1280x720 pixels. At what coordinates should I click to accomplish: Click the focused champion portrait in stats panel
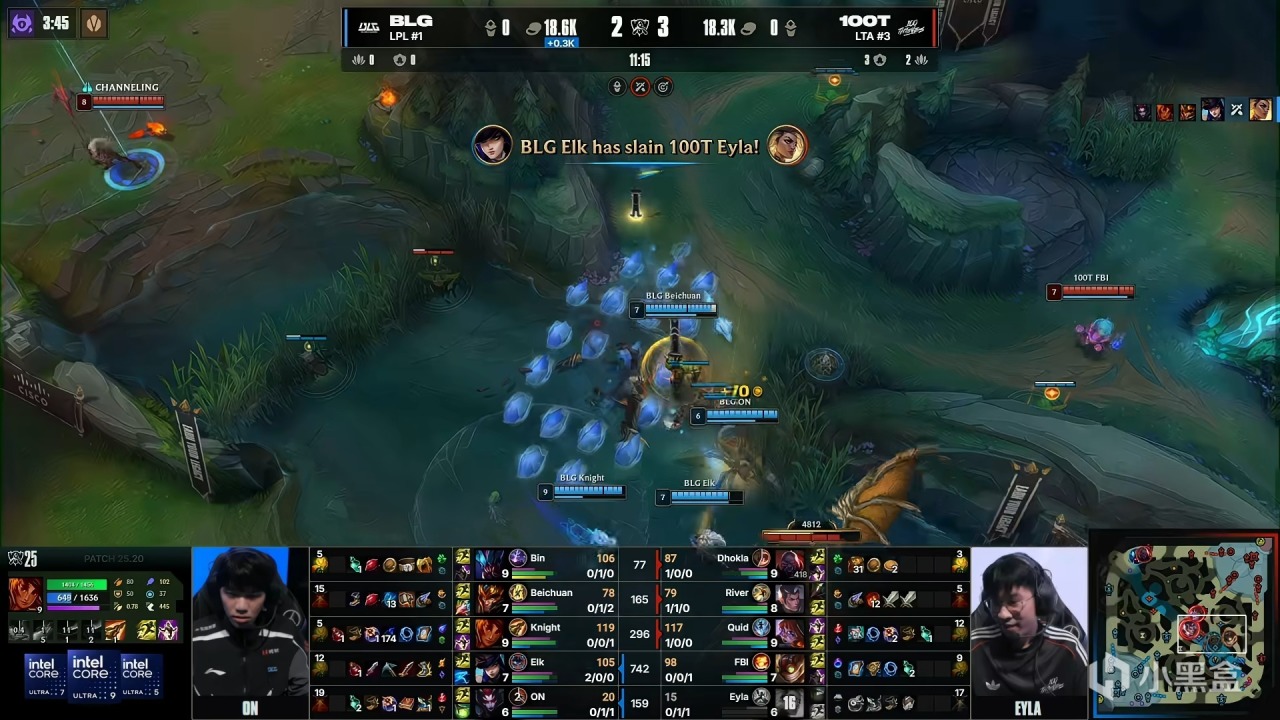coord(25,595)
